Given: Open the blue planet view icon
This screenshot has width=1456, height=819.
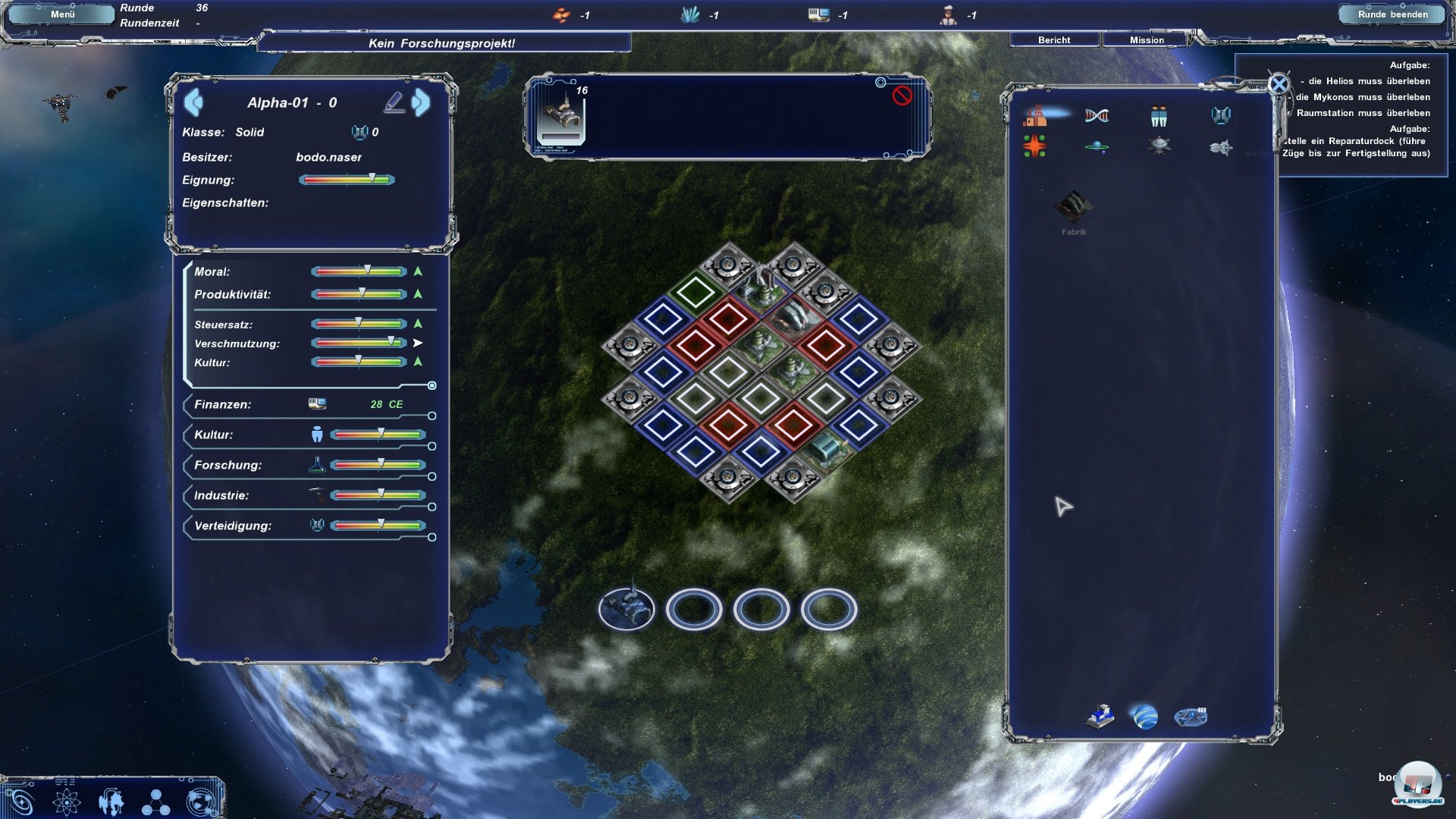Looking at the screenshot, I should (x=1145, y=717).
